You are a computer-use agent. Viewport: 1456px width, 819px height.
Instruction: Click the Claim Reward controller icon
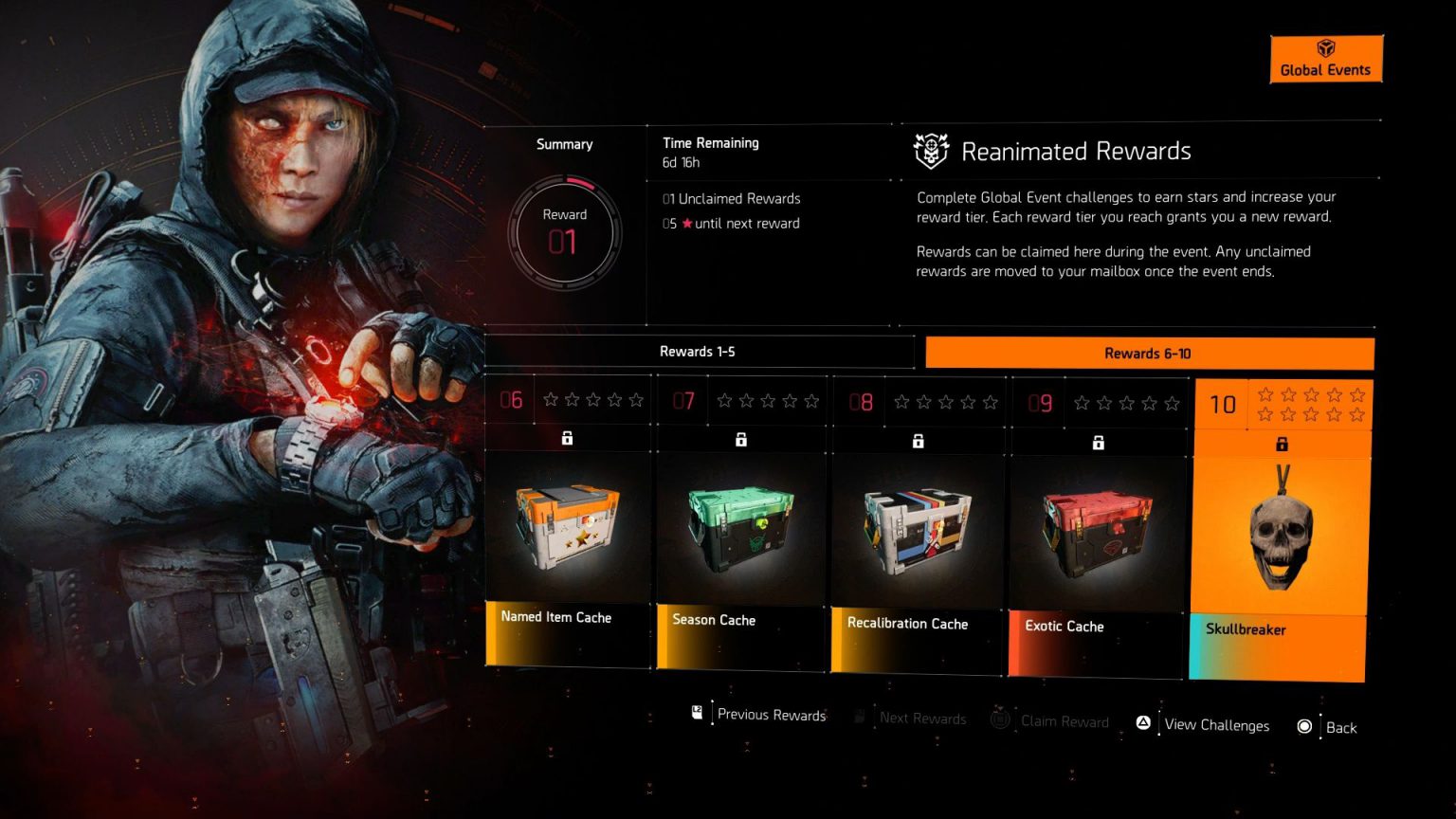pyautogui.click(x=999, y=719)
